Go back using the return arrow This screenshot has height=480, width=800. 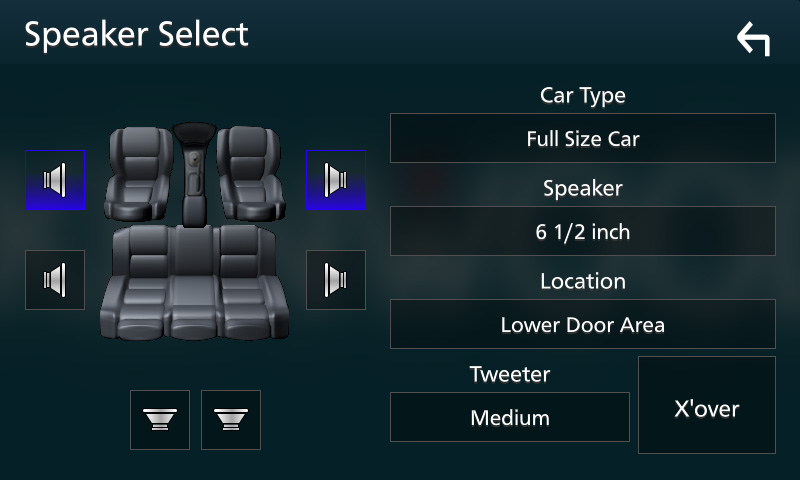753,39
